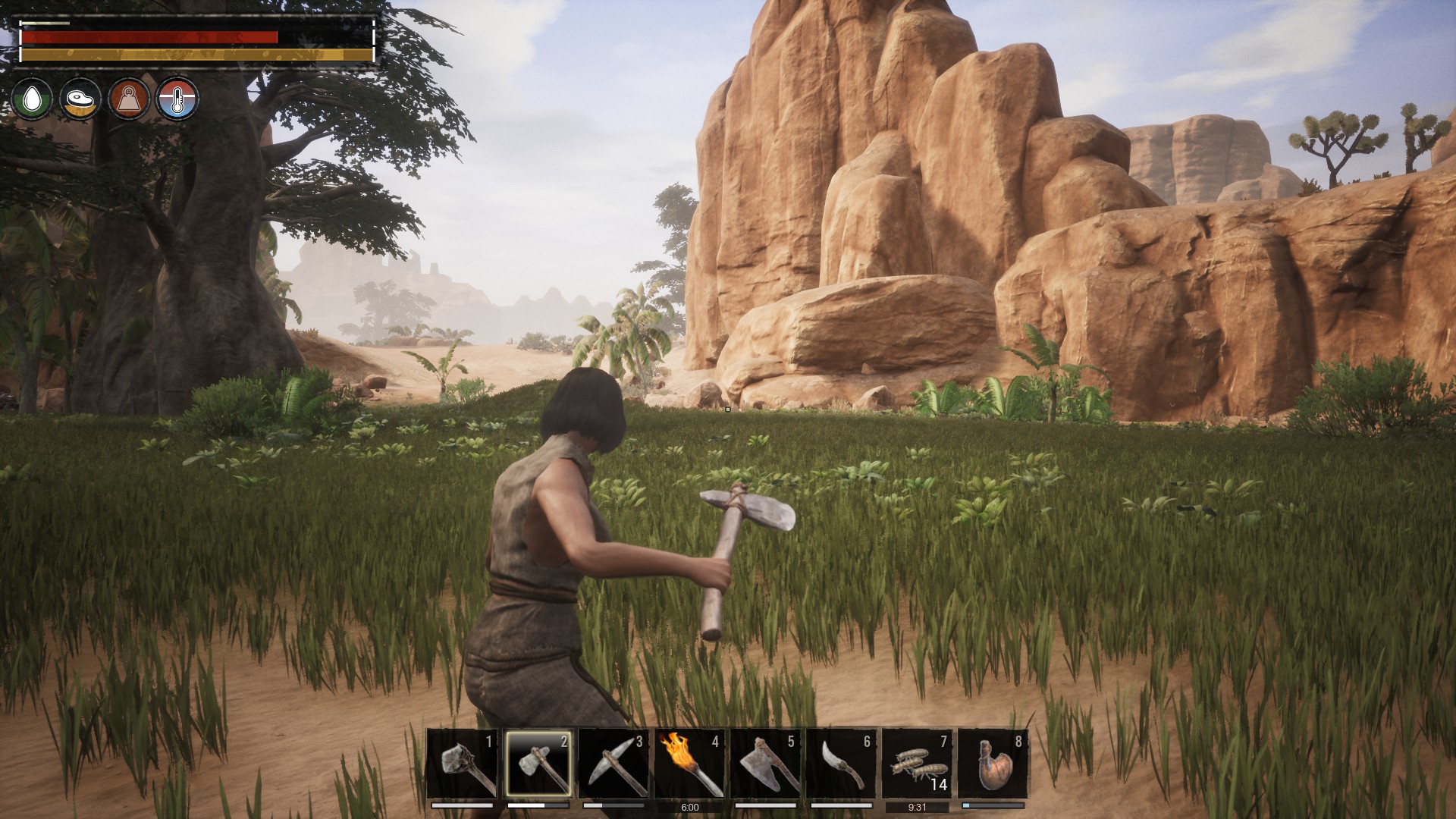Viewport: 1456px width, 819px height.
Task: Click the weight encumbrance icon
Action: 129,99
